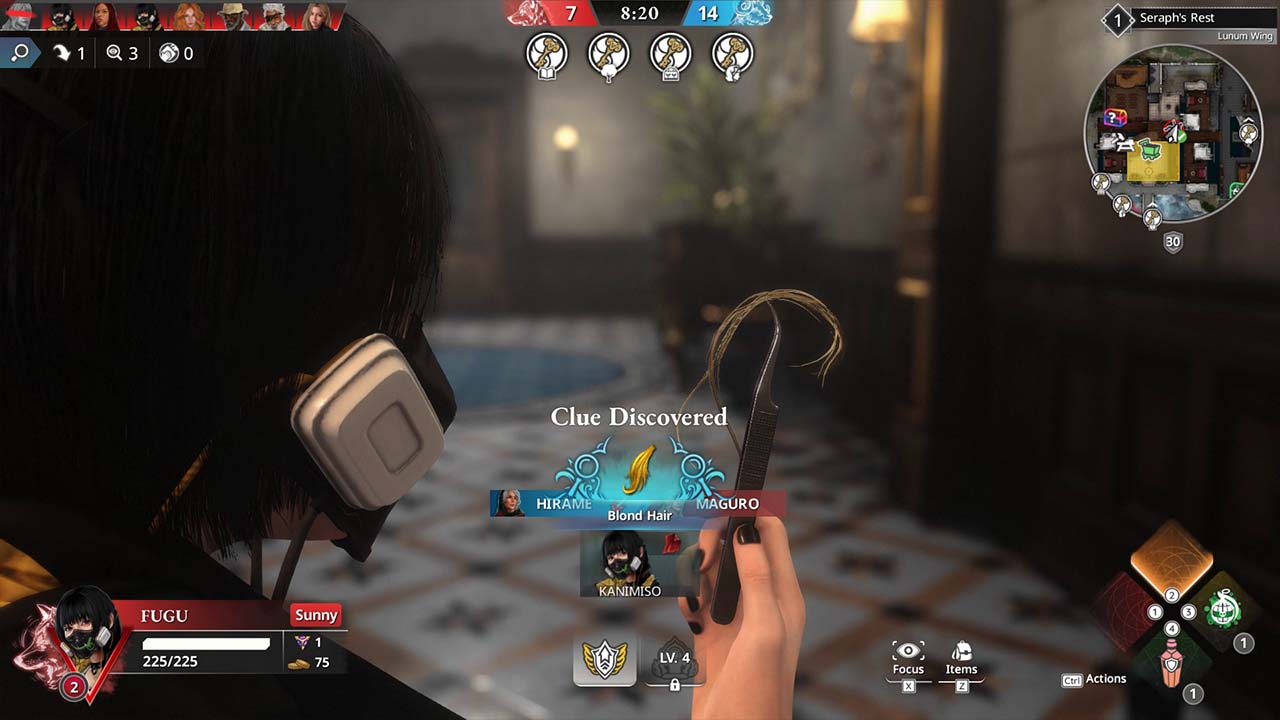The height and width of the screenshot is (720, 1280).
Task: Click the key objective with book symbol
Action: point(547,55)
